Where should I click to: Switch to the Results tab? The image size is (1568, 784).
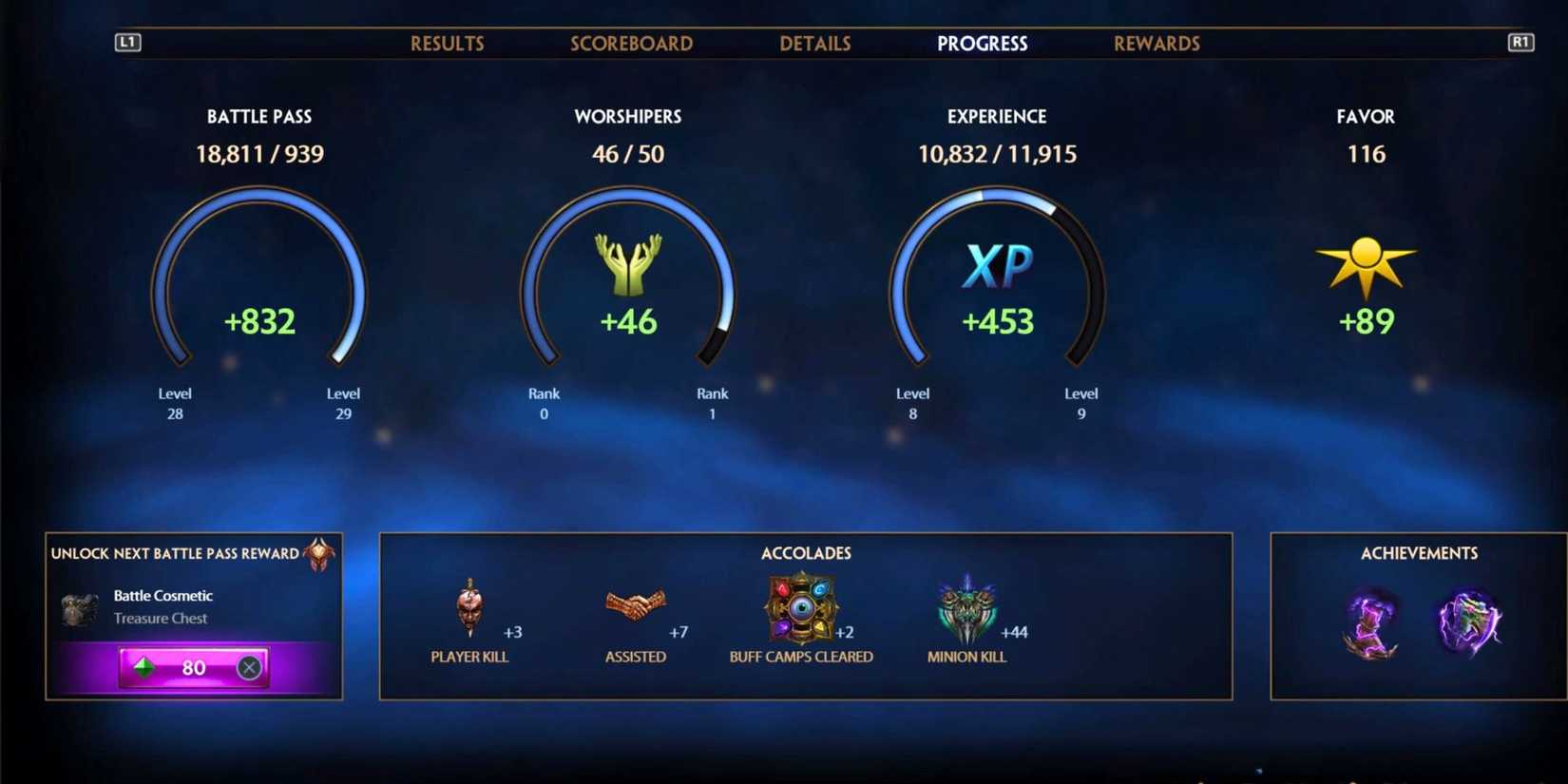[447, 43]
